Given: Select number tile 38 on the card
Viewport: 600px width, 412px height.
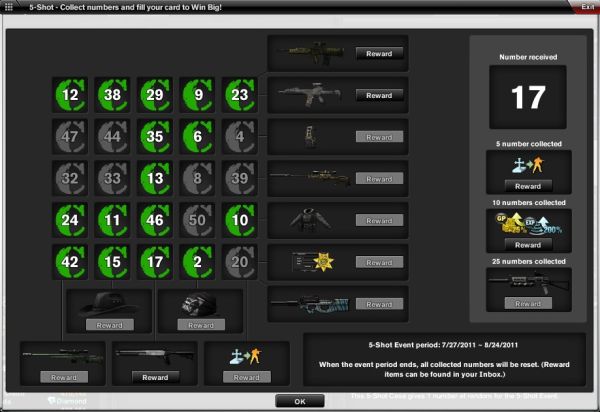Looking at the screenshot, I should click(x=111, y=96).
